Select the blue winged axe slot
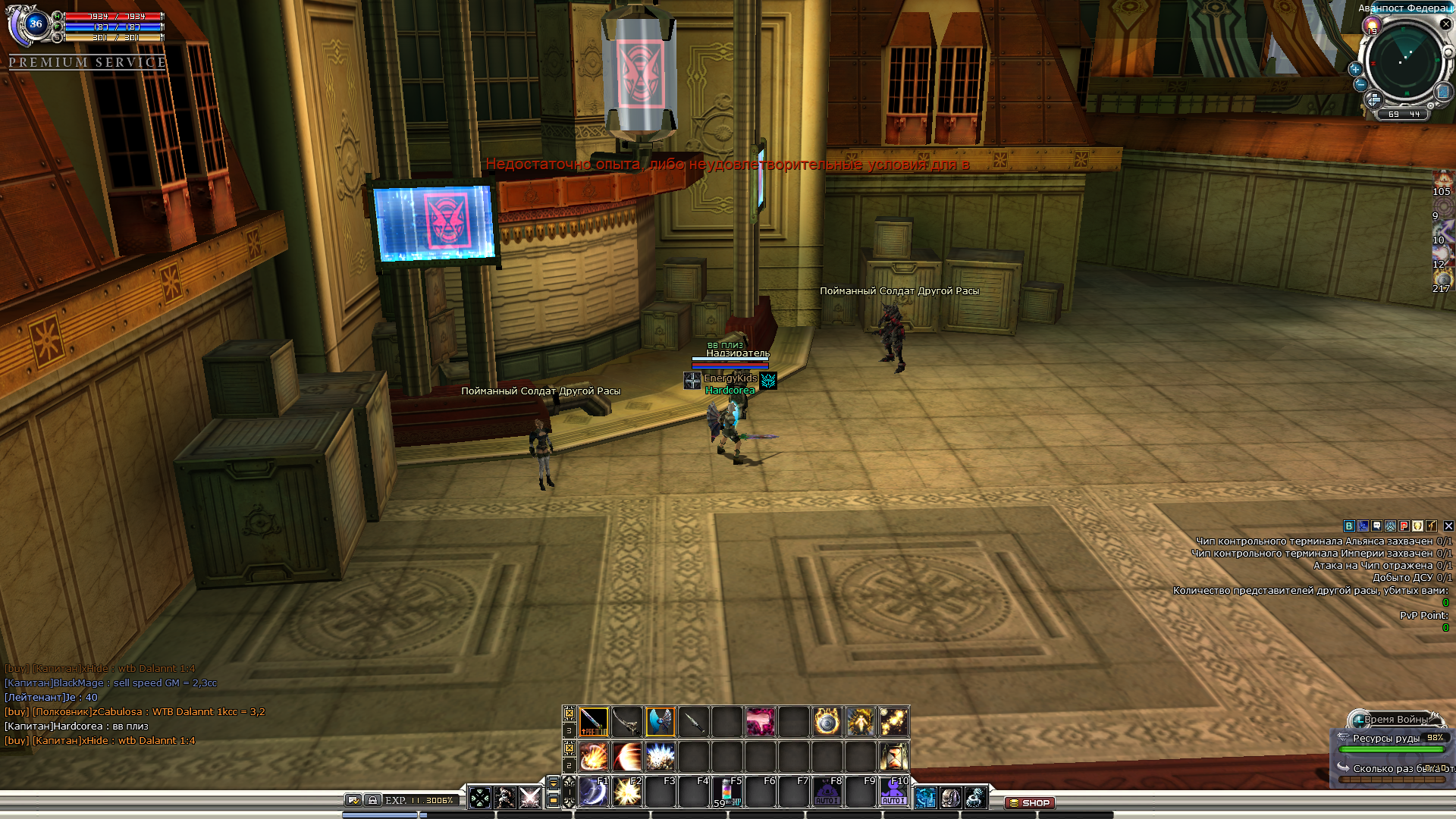1456x819 pixels. point(660,722)
